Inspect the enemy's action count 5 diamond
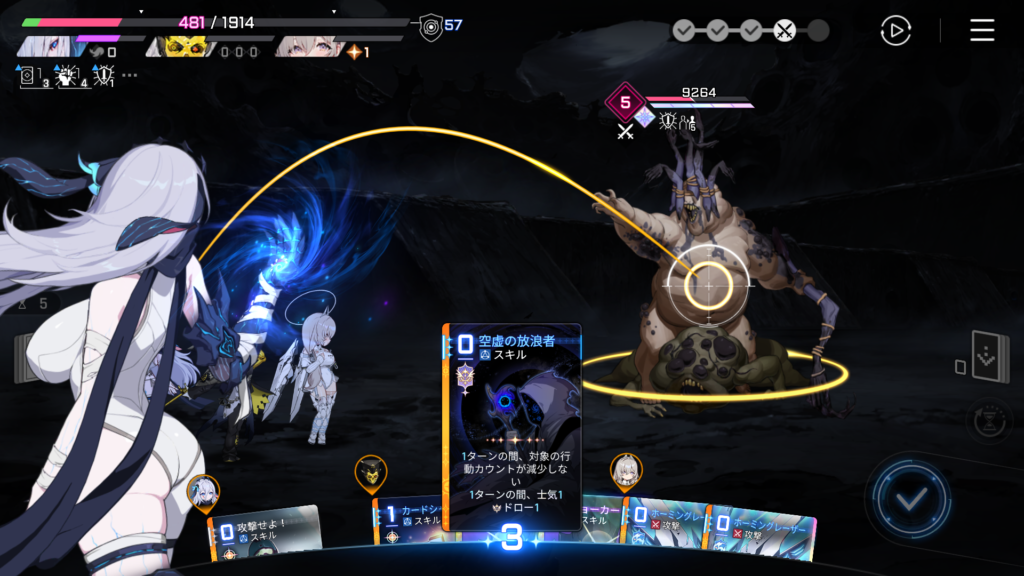This screenshot has height=576, width=1024. click(626, 101)
